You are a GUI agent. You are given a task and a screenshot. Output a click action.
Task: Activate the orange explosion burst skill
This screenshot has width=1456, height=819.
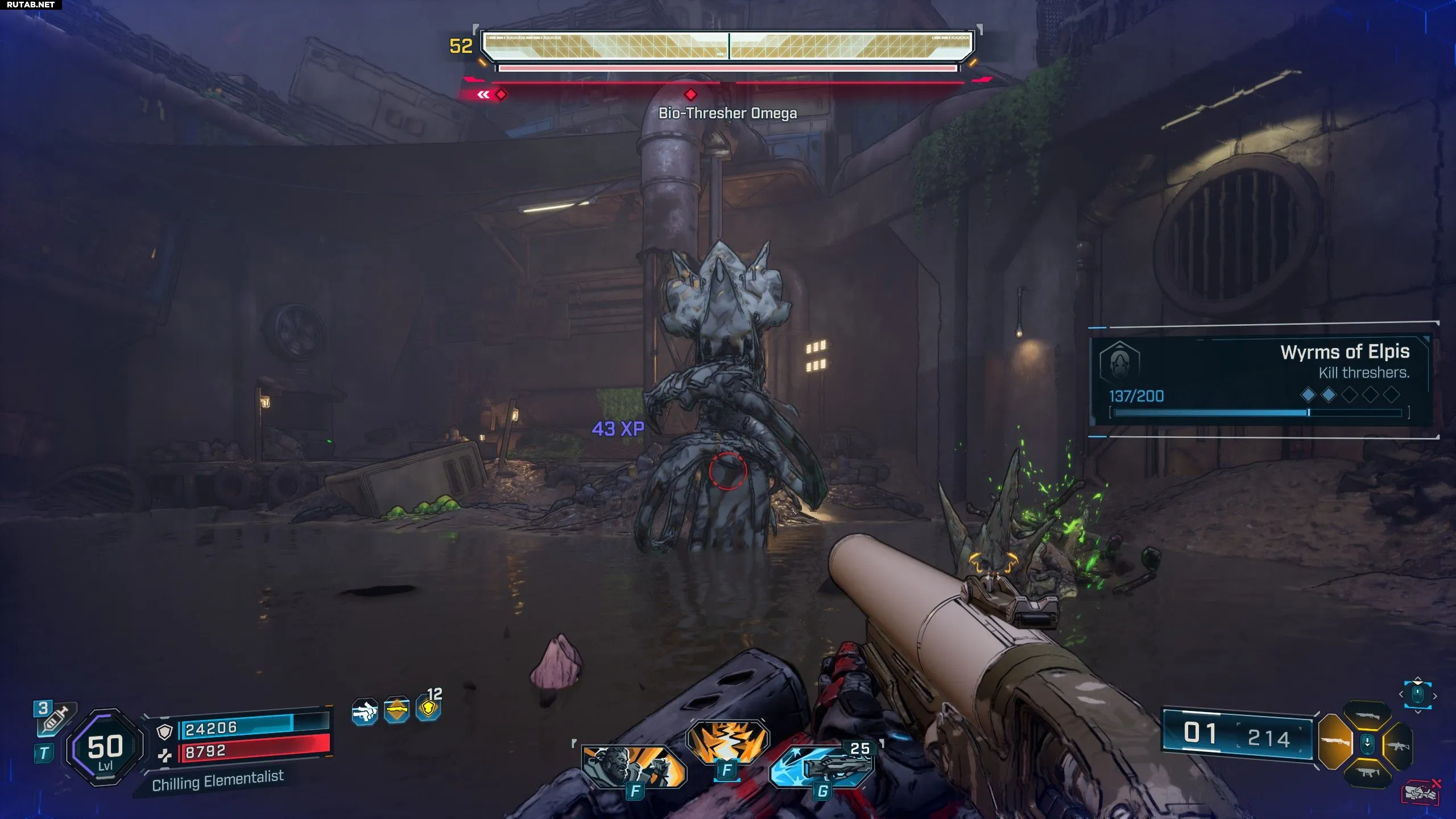point(727,741)
